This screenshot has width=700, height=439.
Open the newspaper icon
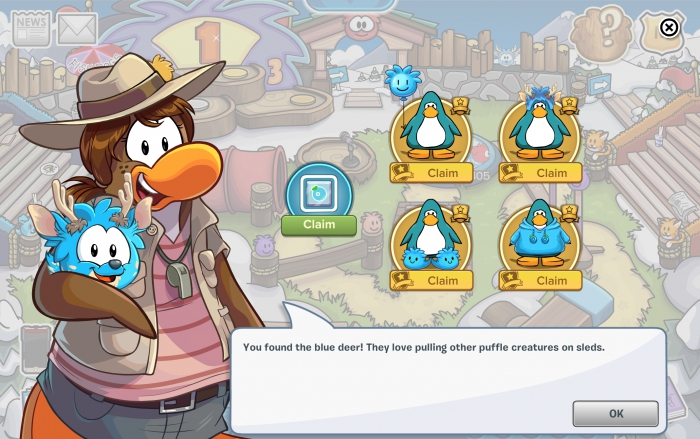pyautogui.click(x=32, y=29)
